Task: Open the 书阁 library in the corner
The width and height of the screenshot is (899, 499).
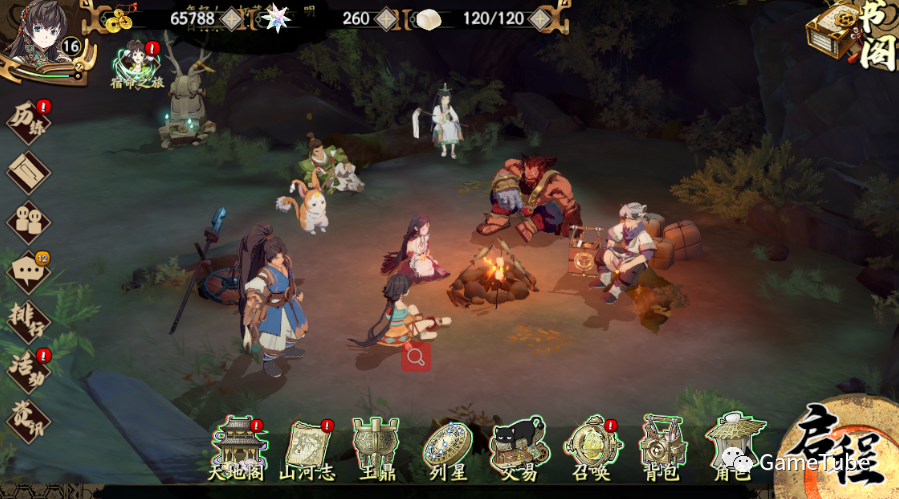Action: coord(852,35)
